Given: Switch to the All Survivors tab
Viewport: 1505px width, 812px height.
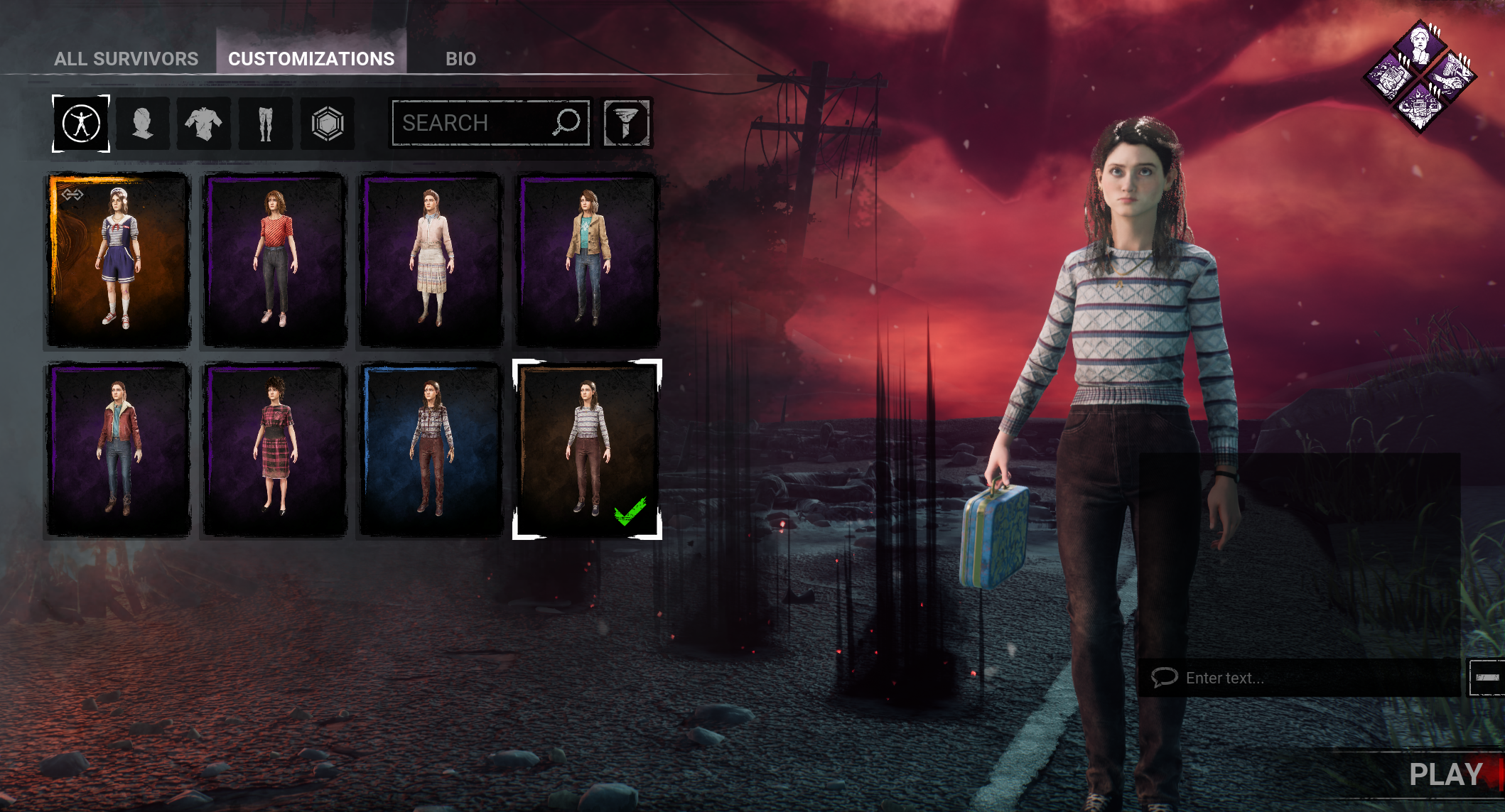Looking at the screenshot, I should pos(126,59).
